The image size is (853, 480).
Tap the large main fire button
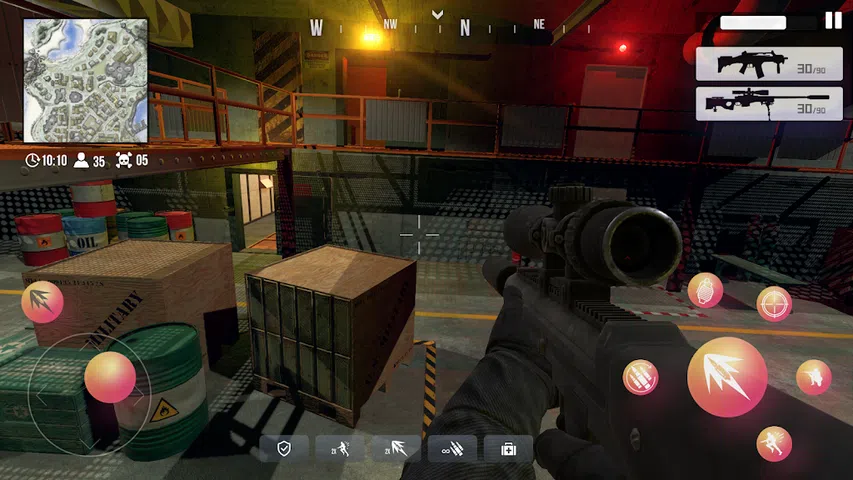pyautogui.click(x=727, y=377)
